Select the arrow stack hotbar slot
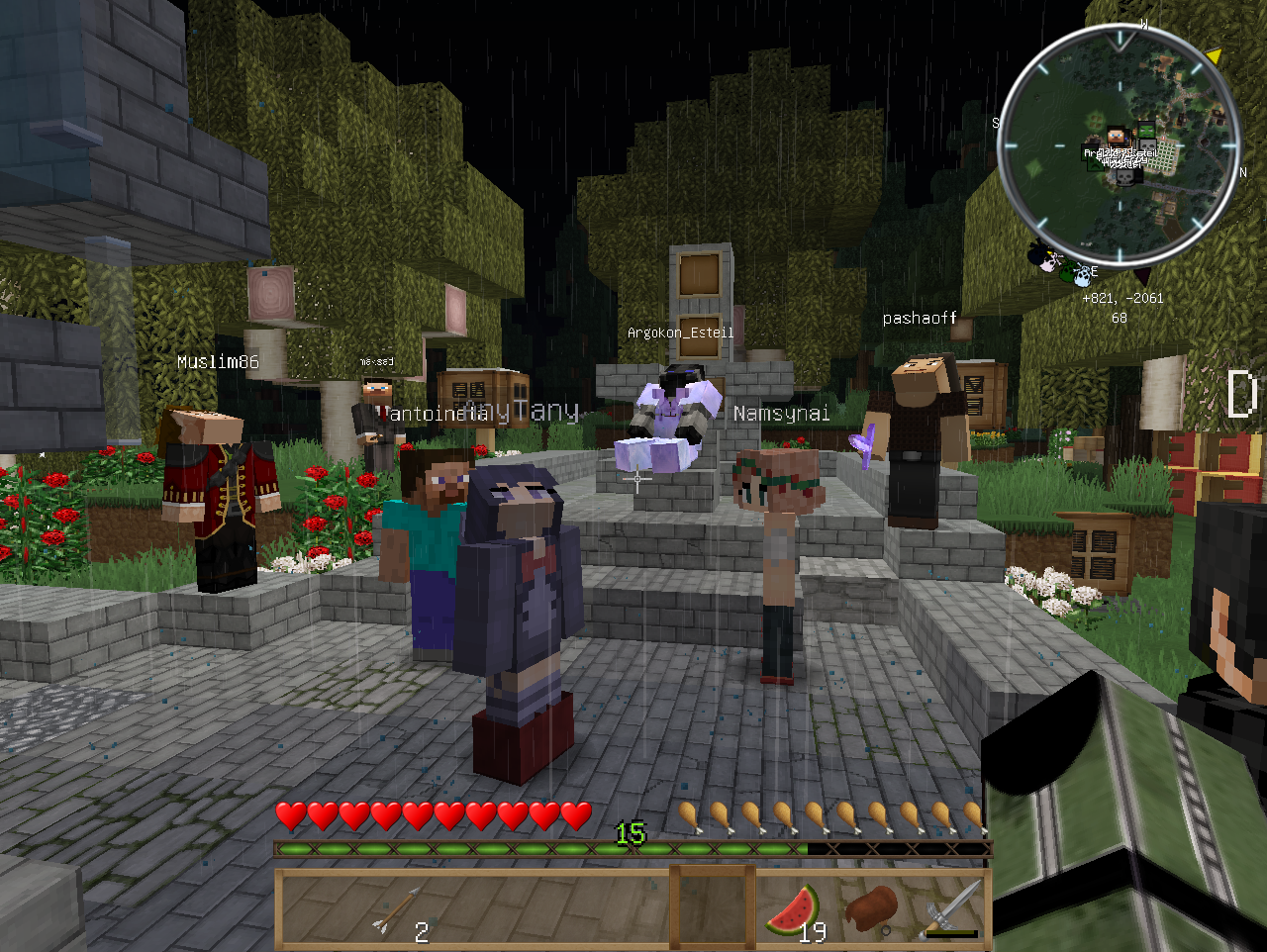1267x952 pixels. [399, 909]
